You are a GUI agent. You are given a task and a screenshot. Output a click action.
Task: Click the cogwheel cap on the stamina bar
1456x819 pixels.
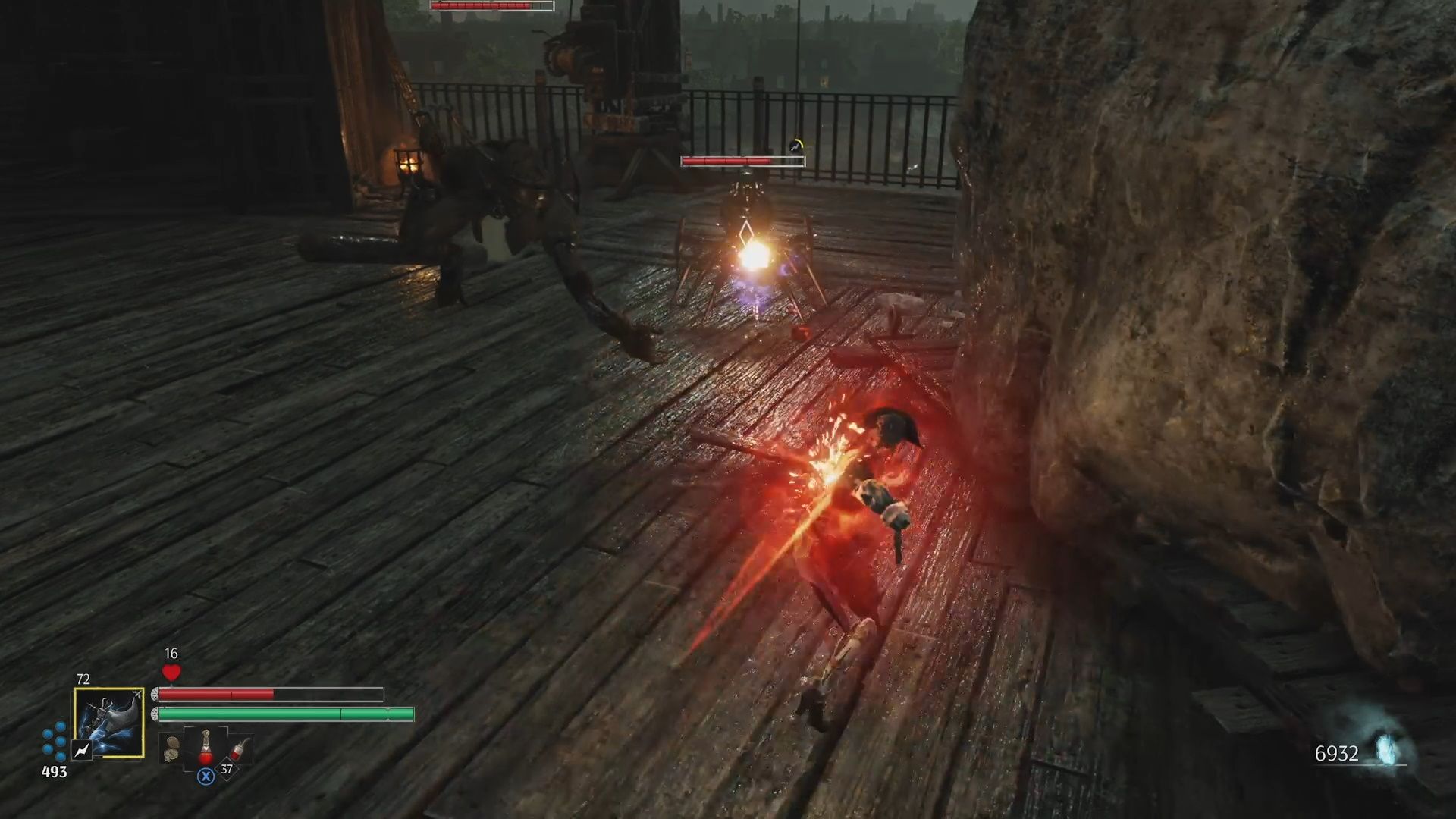pos(155,714)
